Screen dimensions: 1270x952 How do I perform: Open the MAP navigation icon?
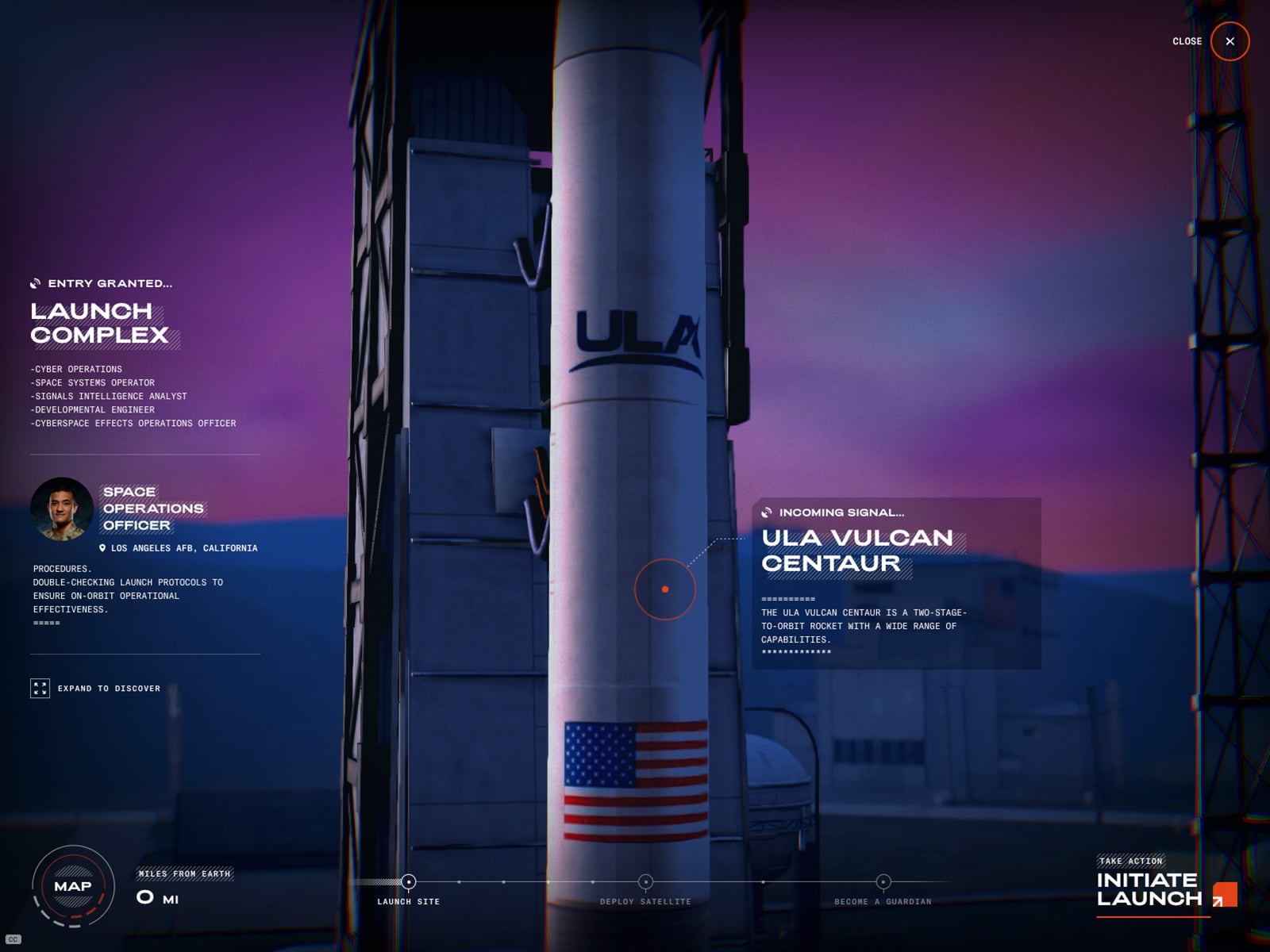71,886
